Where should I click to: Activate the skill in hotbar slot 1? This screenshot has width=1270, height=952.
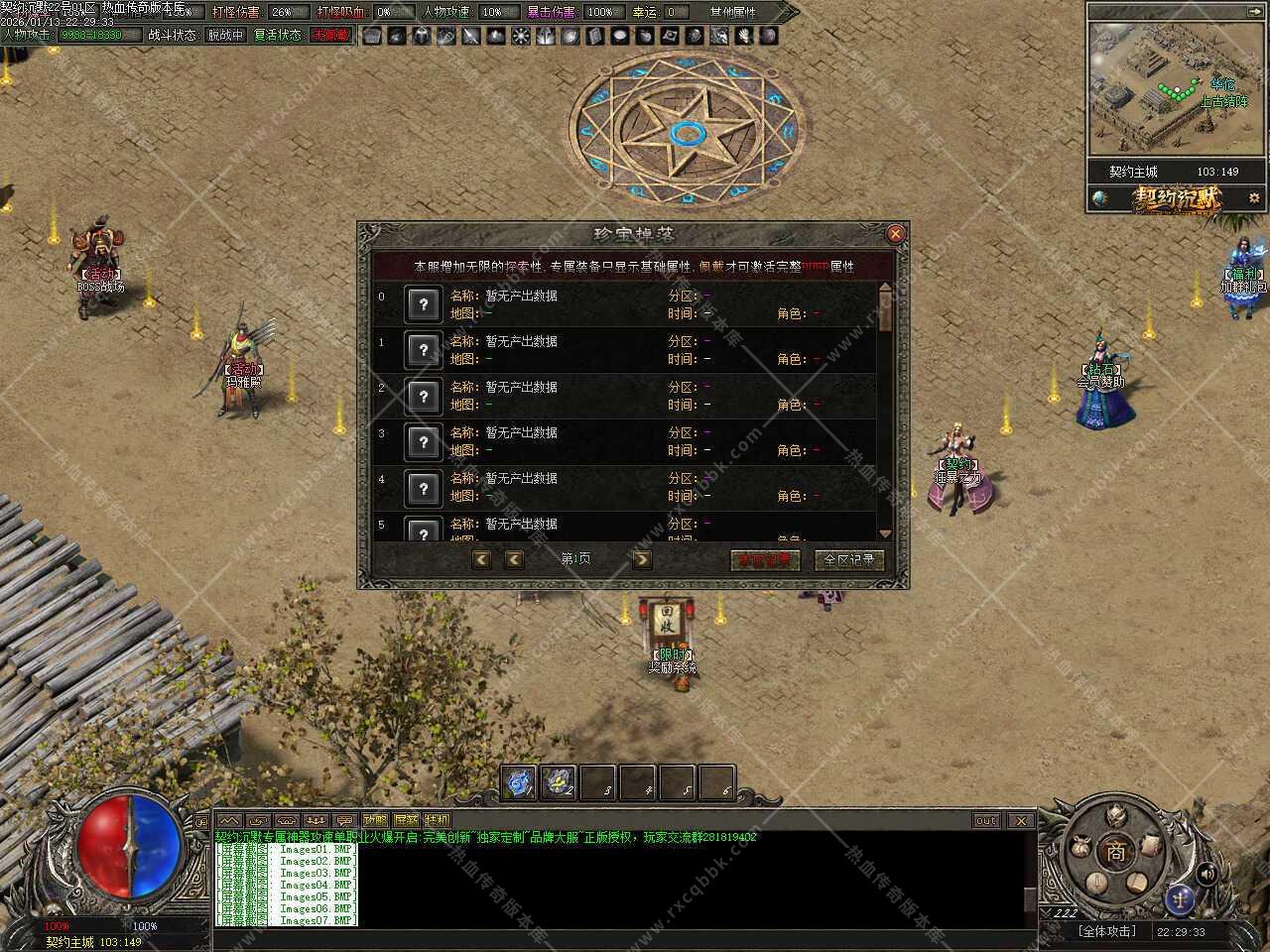(520, 782)
